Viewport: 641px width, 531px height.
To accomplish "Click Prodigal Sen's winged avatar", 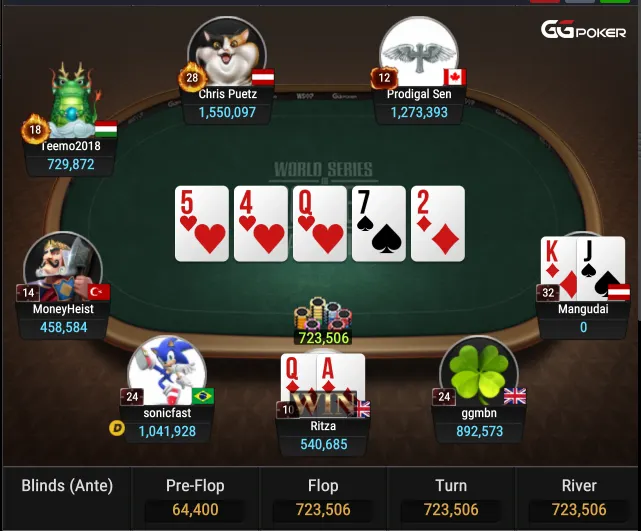I will point(418,54).
